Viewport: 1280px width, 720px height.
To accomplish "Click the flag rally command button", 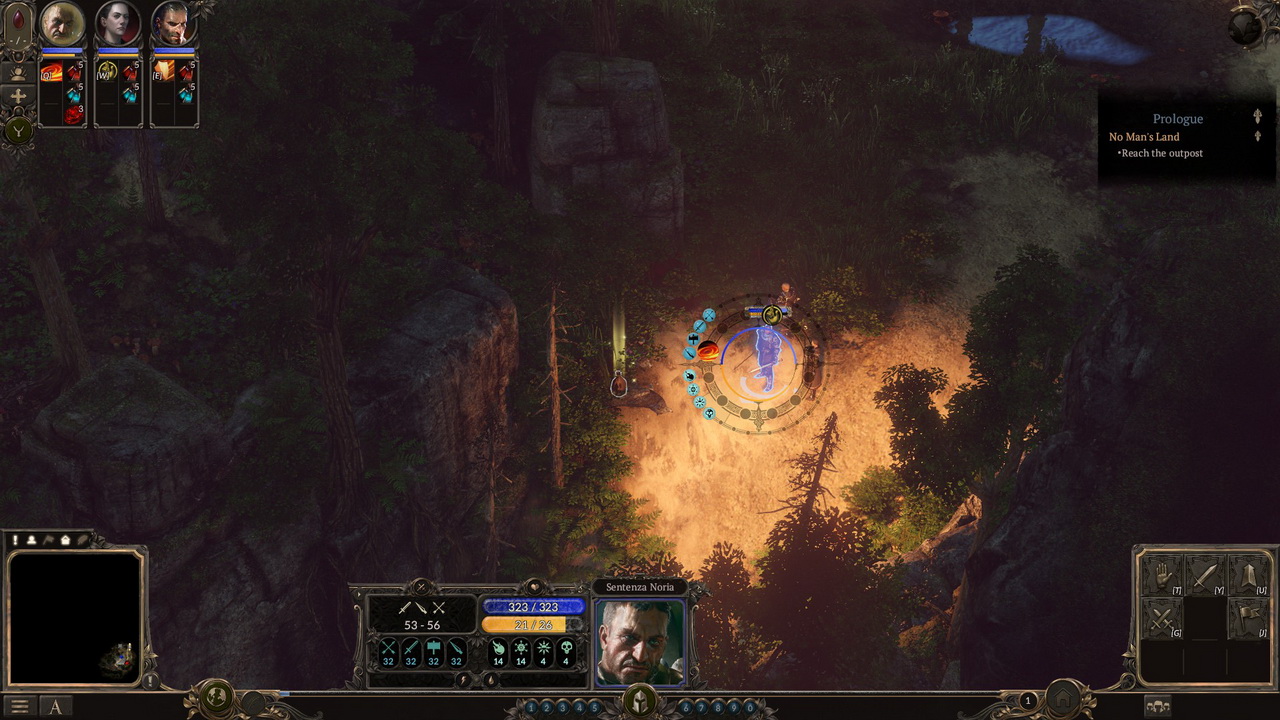I will click(x=1247, y=619).
